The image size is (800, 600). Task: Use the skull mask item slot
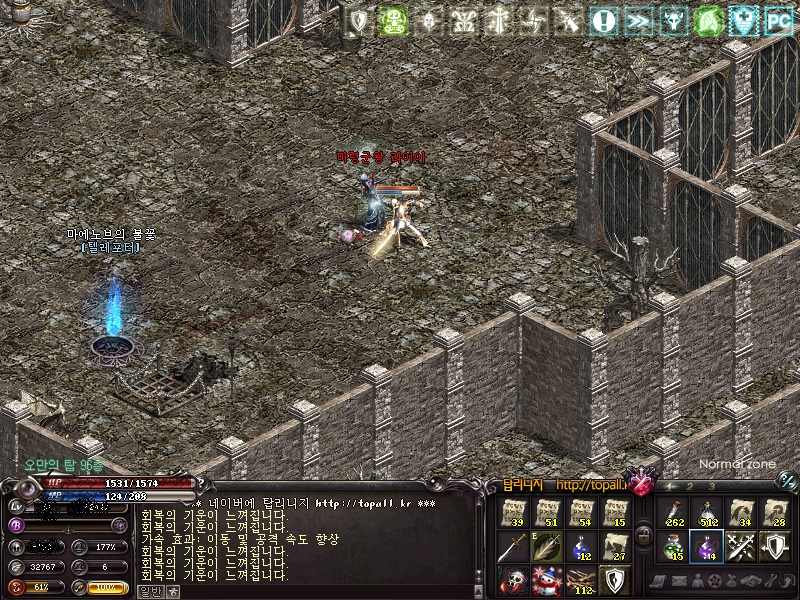(x=514, y=580)
